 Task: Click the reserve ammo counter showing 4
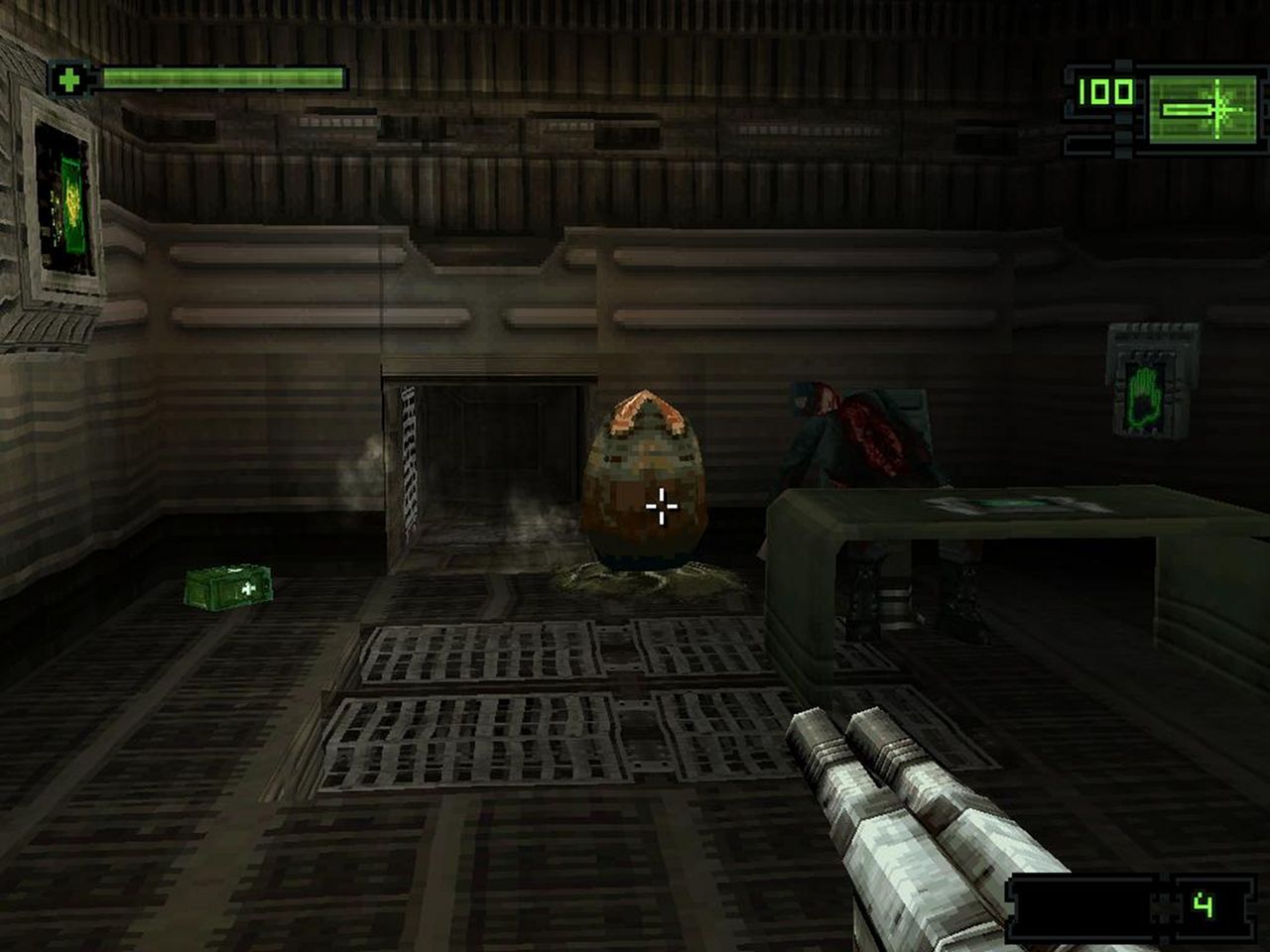[1204, 902]
